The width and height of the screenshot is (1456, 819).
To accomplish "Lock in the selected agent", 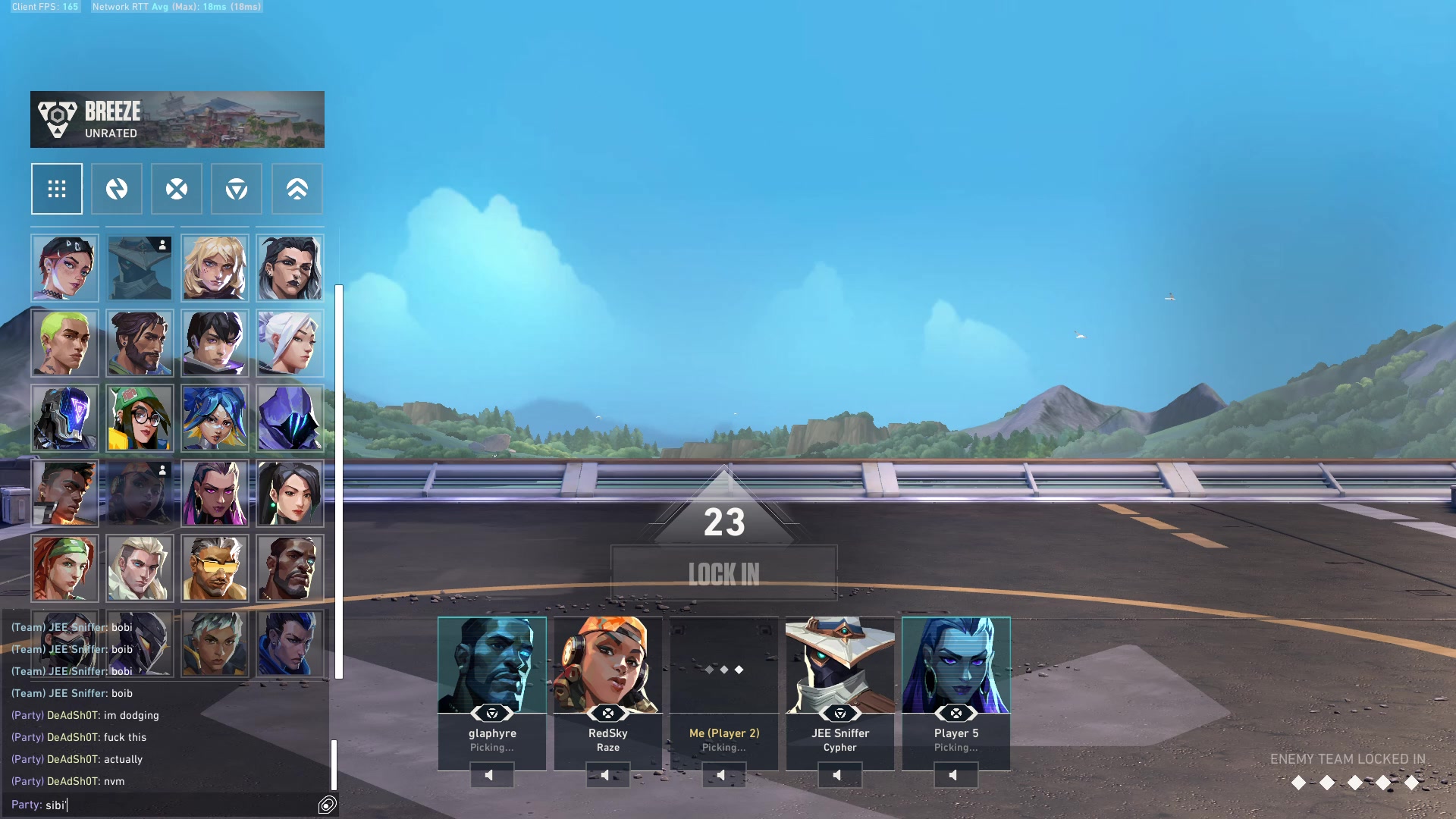I will (x=723, y=574).
